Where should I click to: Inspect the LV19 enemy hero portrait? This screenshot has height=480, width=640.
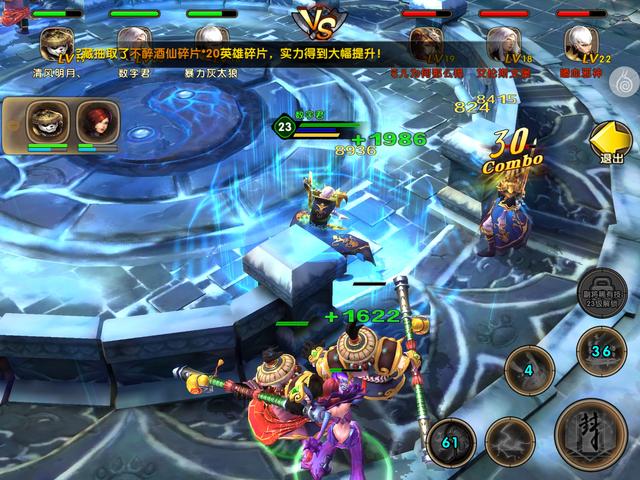pos(428,43)
